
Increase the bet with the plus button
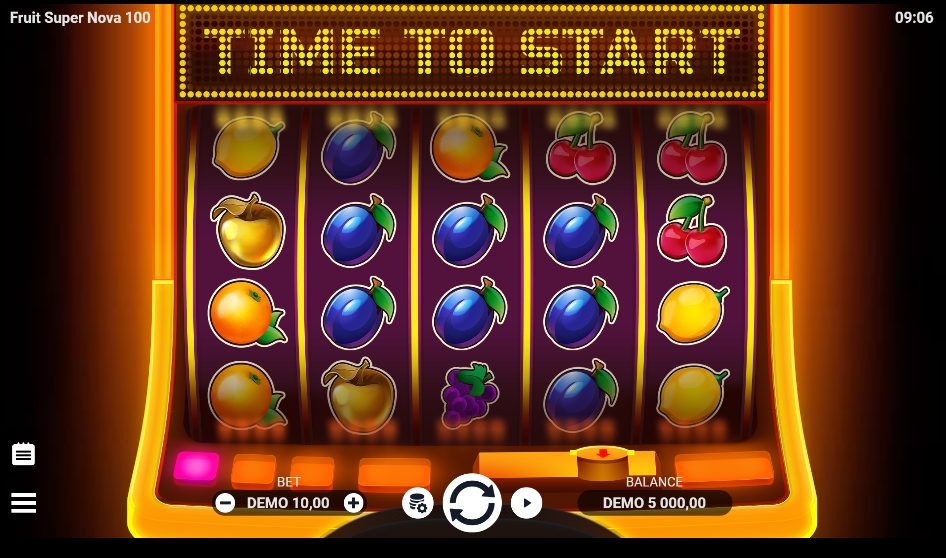point(353,503)
